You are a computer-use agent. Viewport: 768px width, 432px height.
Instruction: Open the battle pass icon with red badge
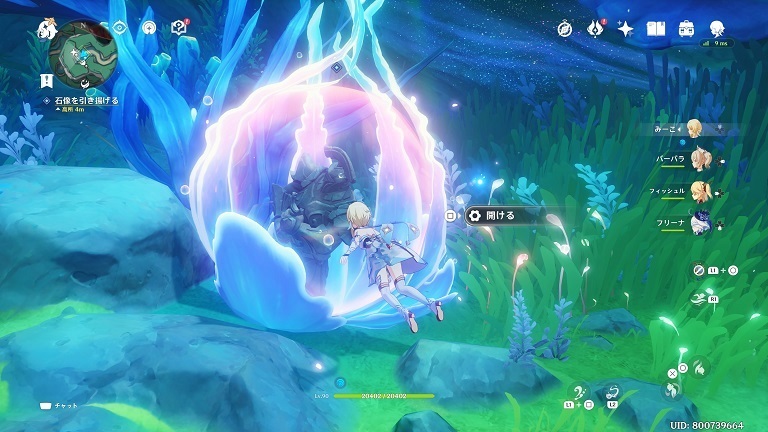pyautogui.click(x=597, y=29)
